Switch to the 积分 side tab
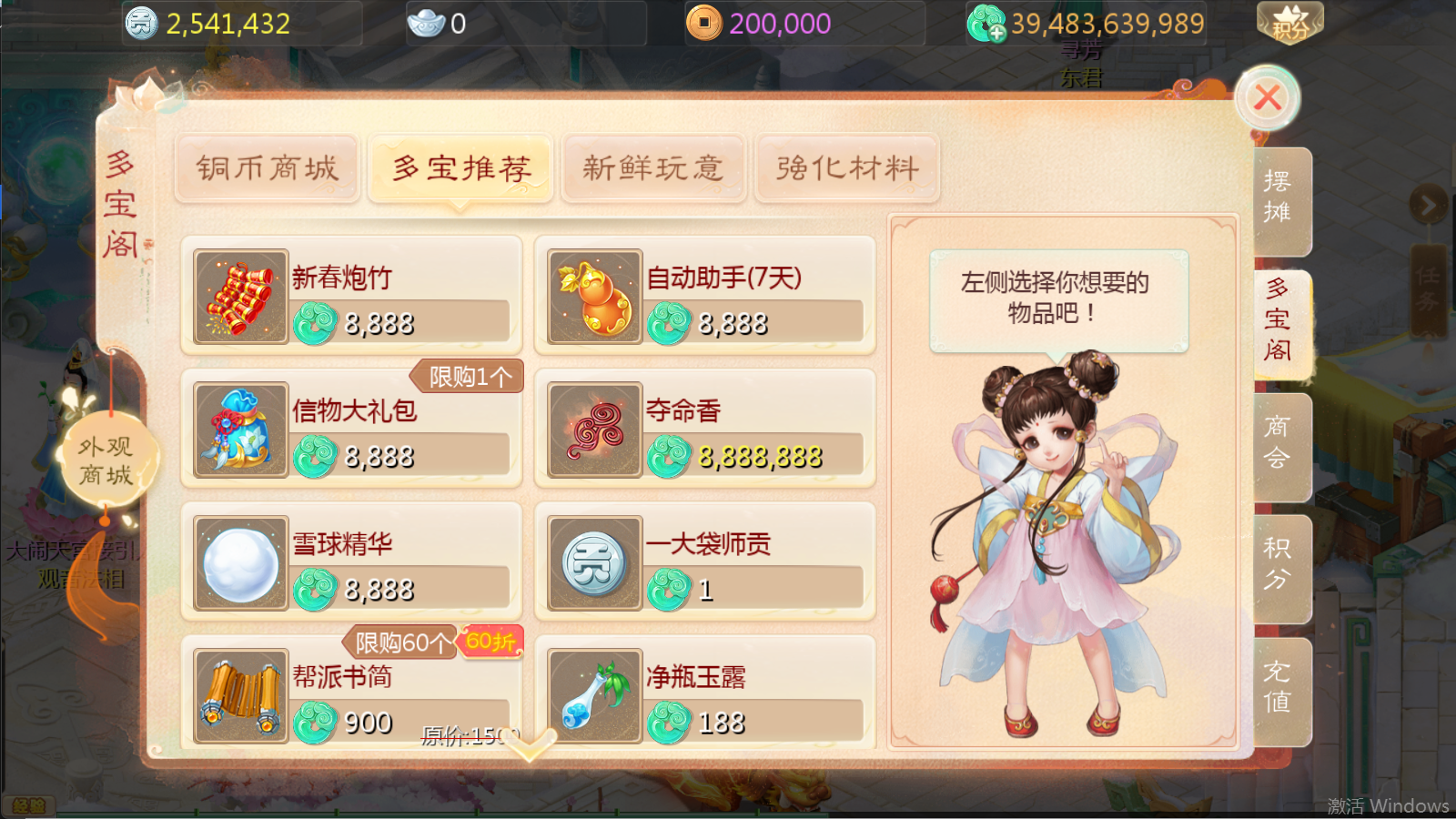This screenshot has width=1456, height=819. click(x=1279, y=565)
